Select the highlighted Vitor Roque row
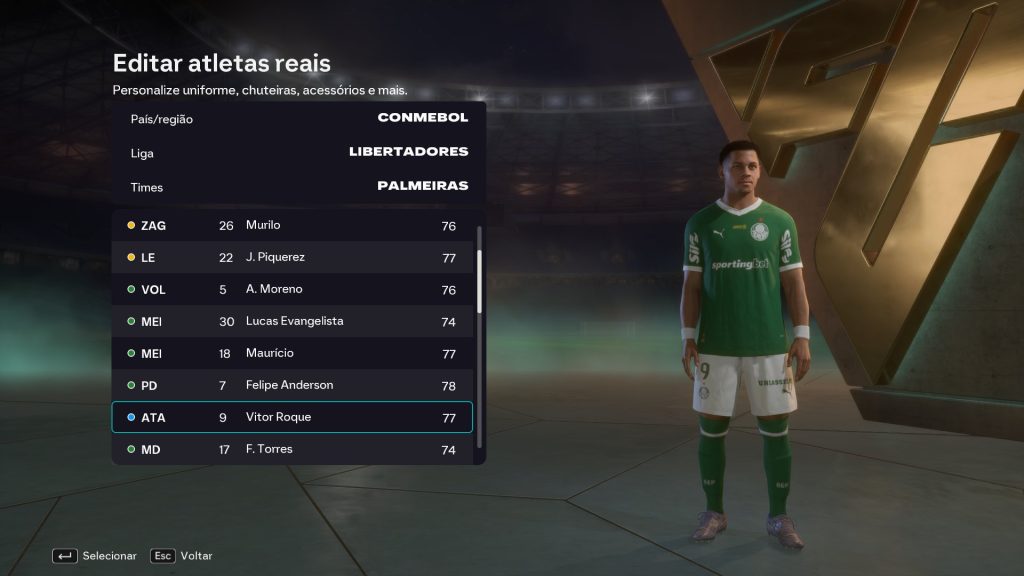Screen dimensions: 1024x576 pos(291,418)
